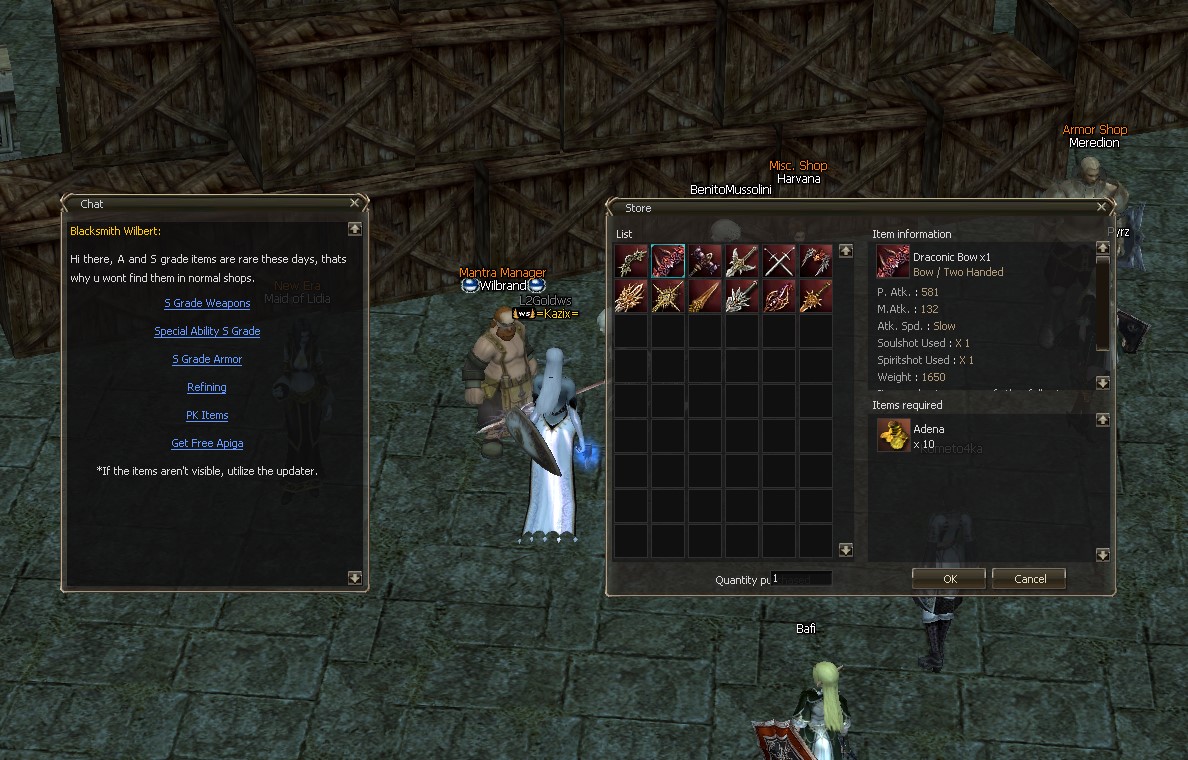The width and height of the screenshot is (1188, 760).
Task: Click the Adena icon in Items required
Action: [893, 435]
